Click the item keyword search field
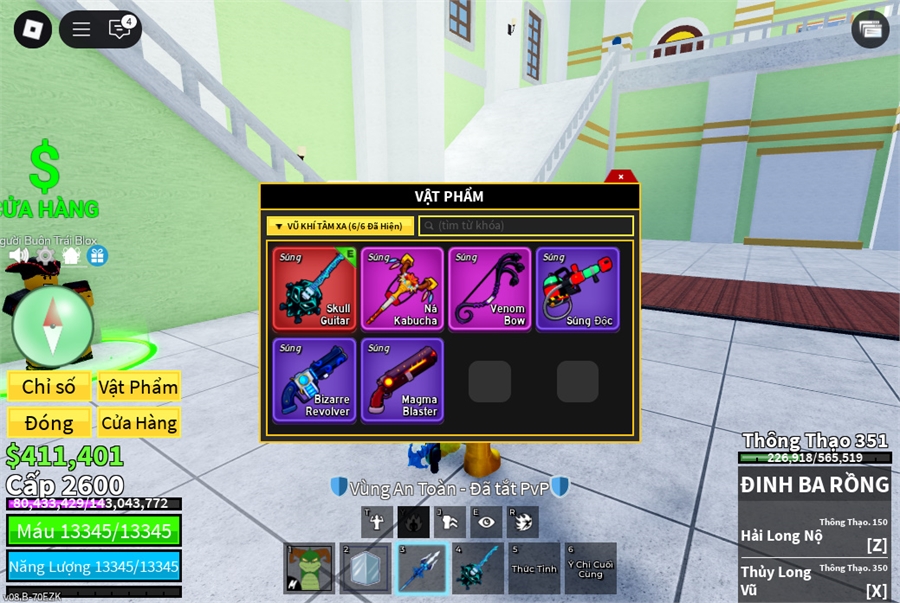900x603 pixels. [526, 226]
